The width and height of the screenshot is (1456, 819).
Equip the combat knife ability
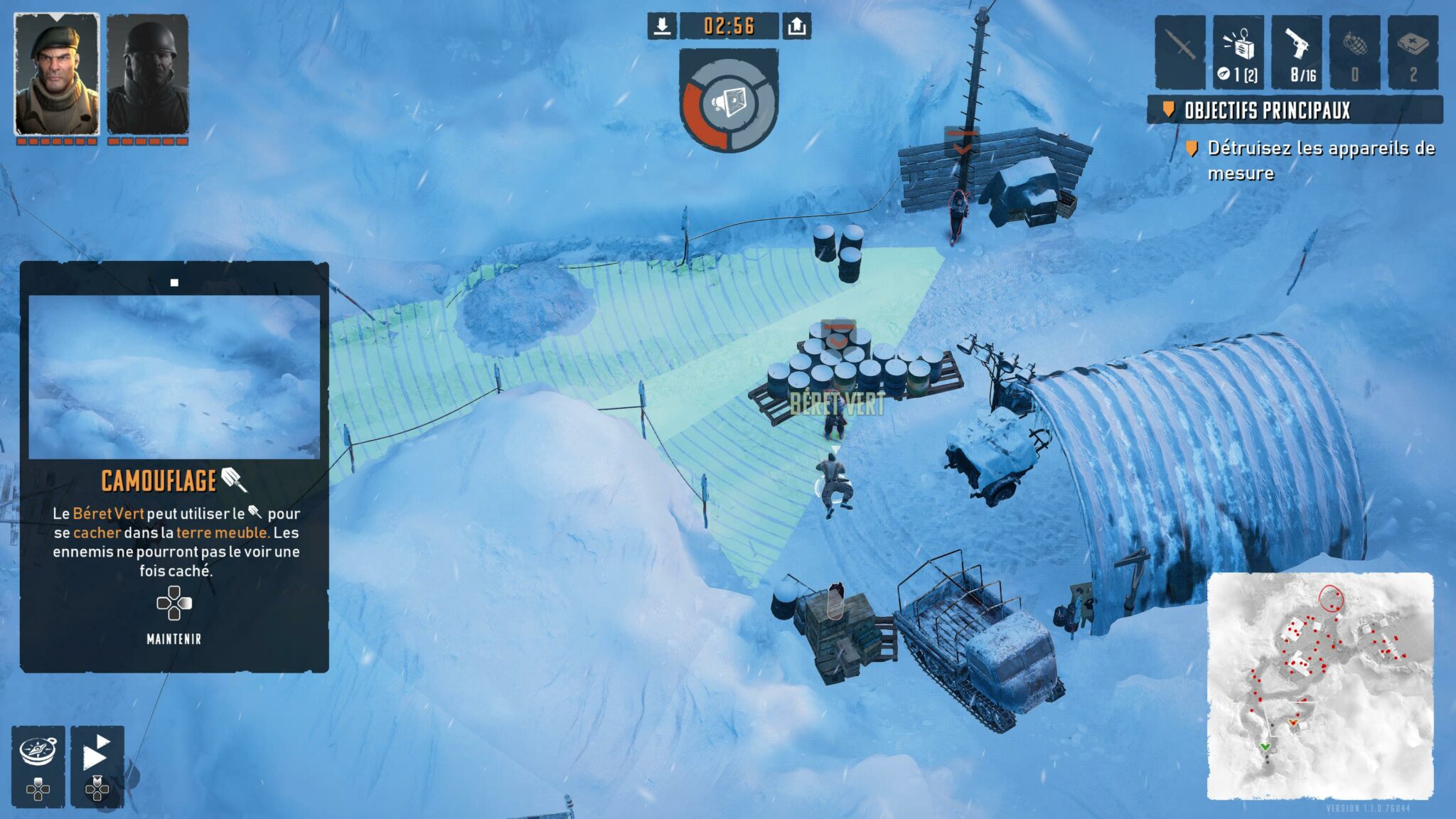pos(1179,53)
